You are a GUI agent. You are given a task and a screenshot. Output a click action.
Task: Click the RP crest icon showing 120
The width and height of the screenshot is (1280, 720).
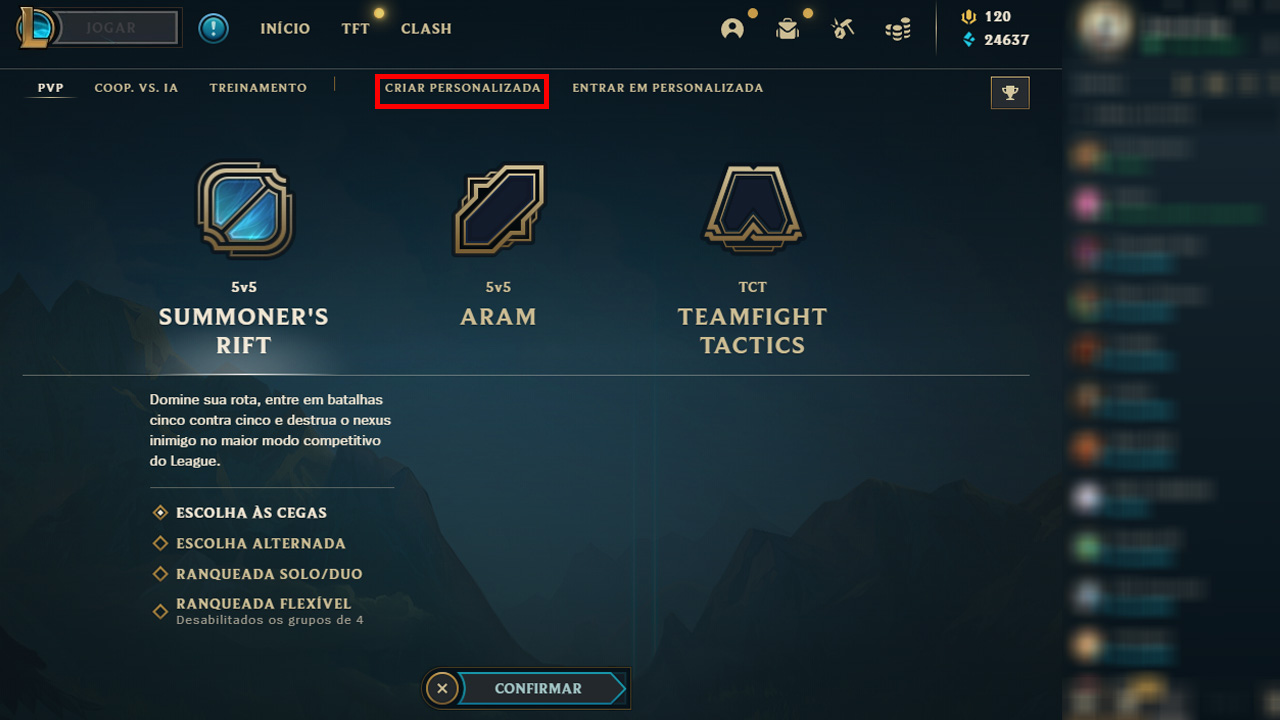[968, 17]
